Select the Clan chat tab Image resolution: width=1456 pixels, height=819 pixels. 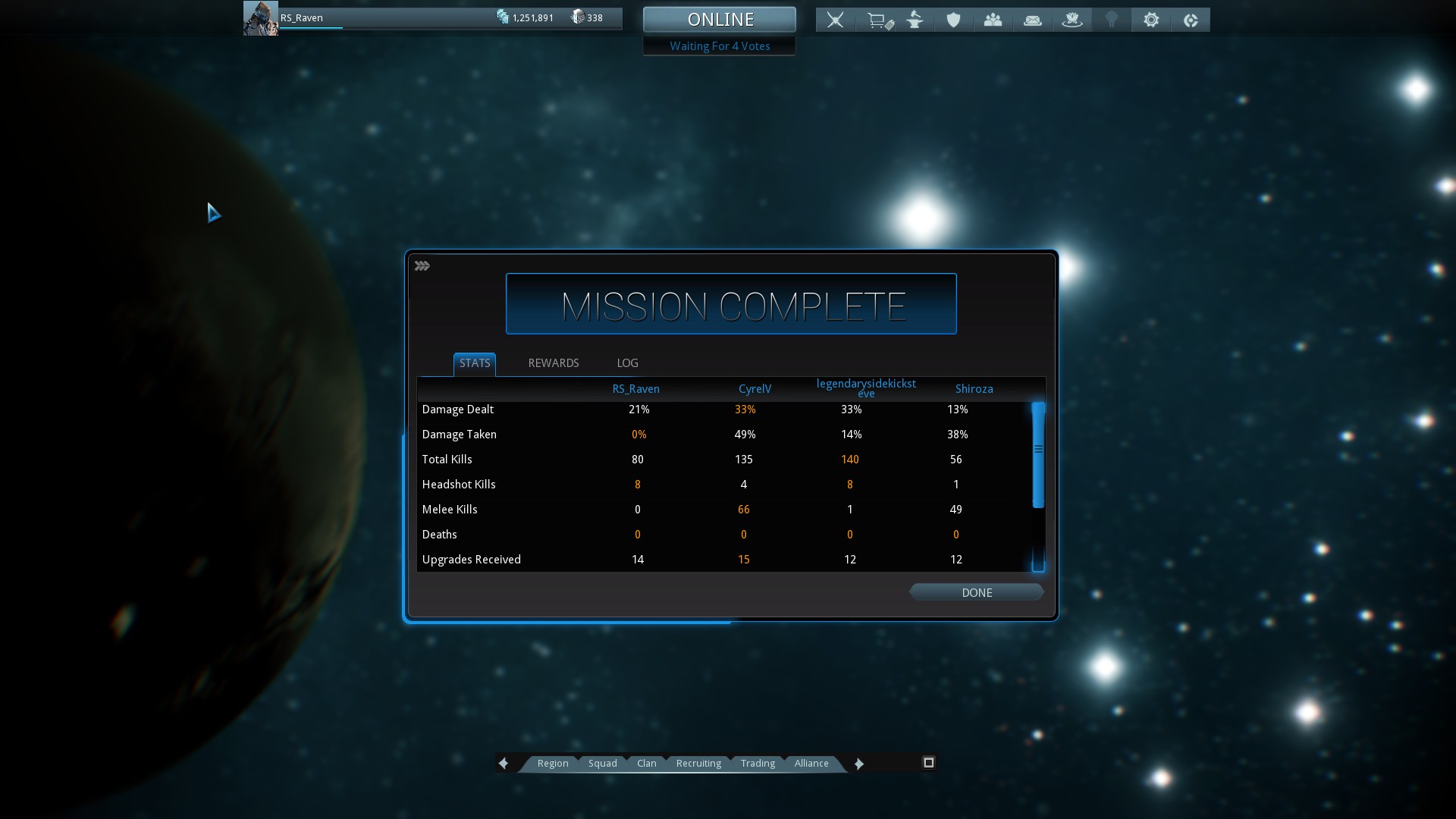click(646, 763)
